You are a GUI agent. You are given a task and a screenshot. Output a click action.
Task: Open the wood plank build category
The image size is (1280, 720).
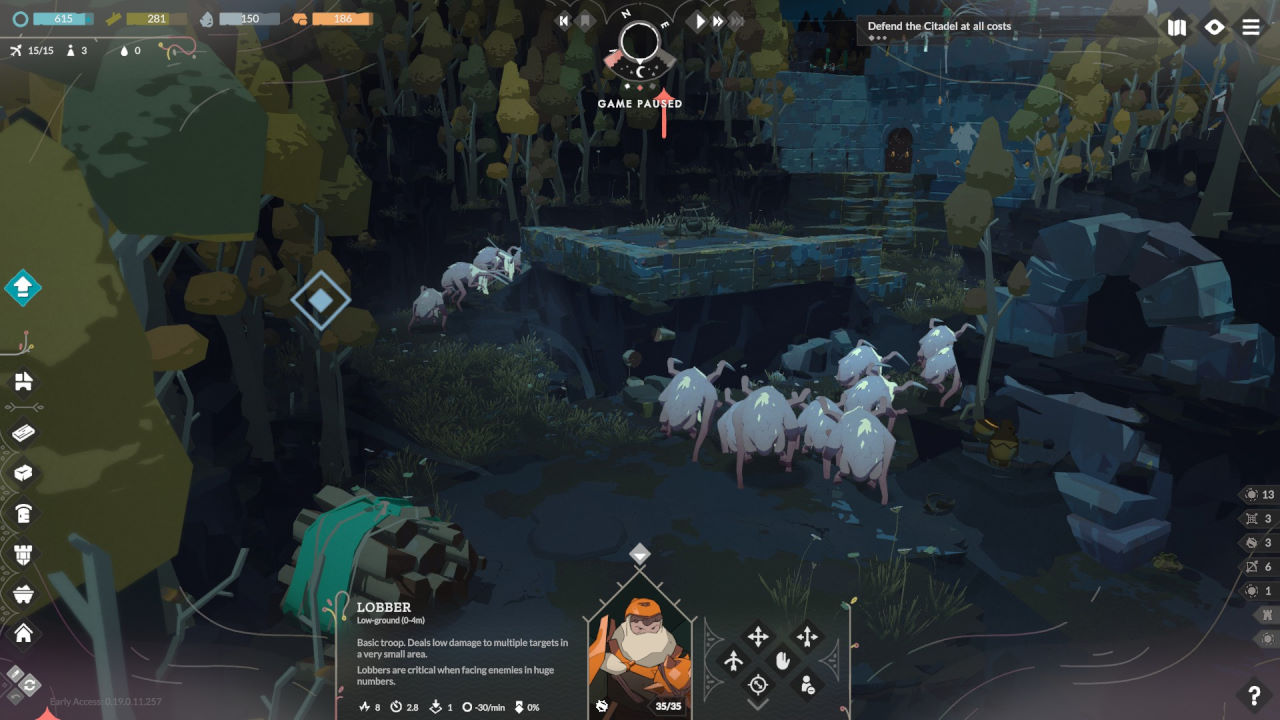tap(23, 433)
